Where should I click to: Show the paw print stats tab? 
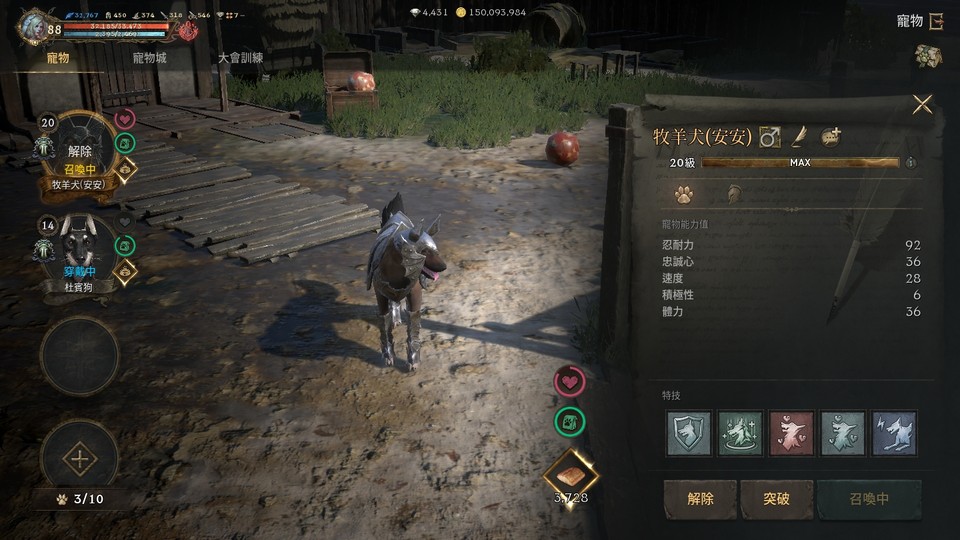click(684, 194)
